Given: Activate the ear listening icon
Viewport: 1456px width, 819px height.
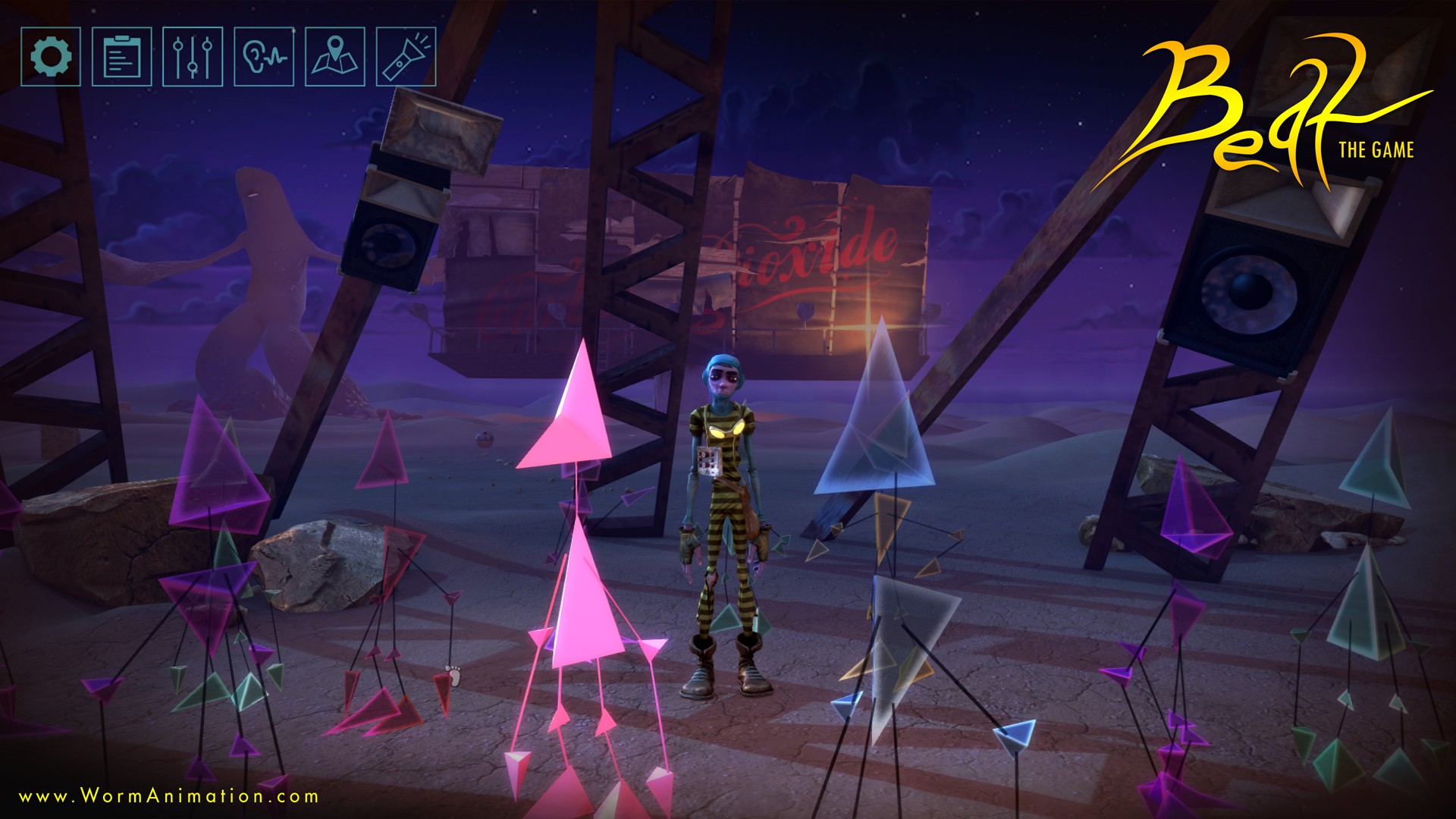Looking at the screenshot, I should pos(264,56).
